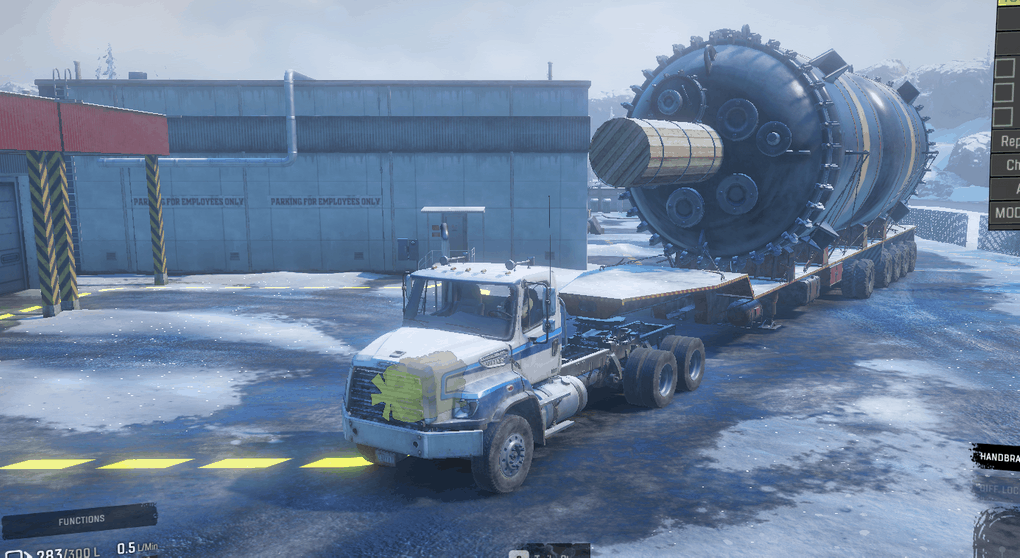Toggle the Diff Lock indicator
The width and height of the screenshot is (1020, 558).
point(998,488)
